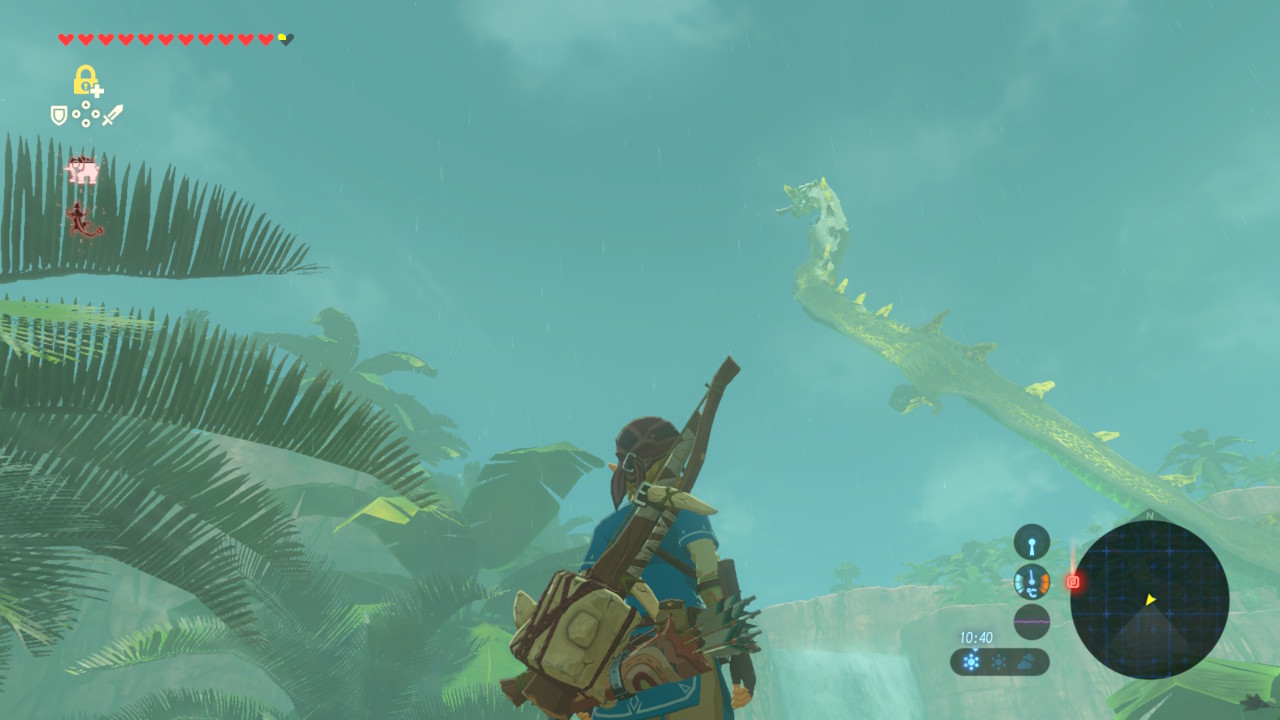The height and width of the screenshot is (720, 1280).
Task: Select the shield quick-select icon
Action: tap(59, 115)
